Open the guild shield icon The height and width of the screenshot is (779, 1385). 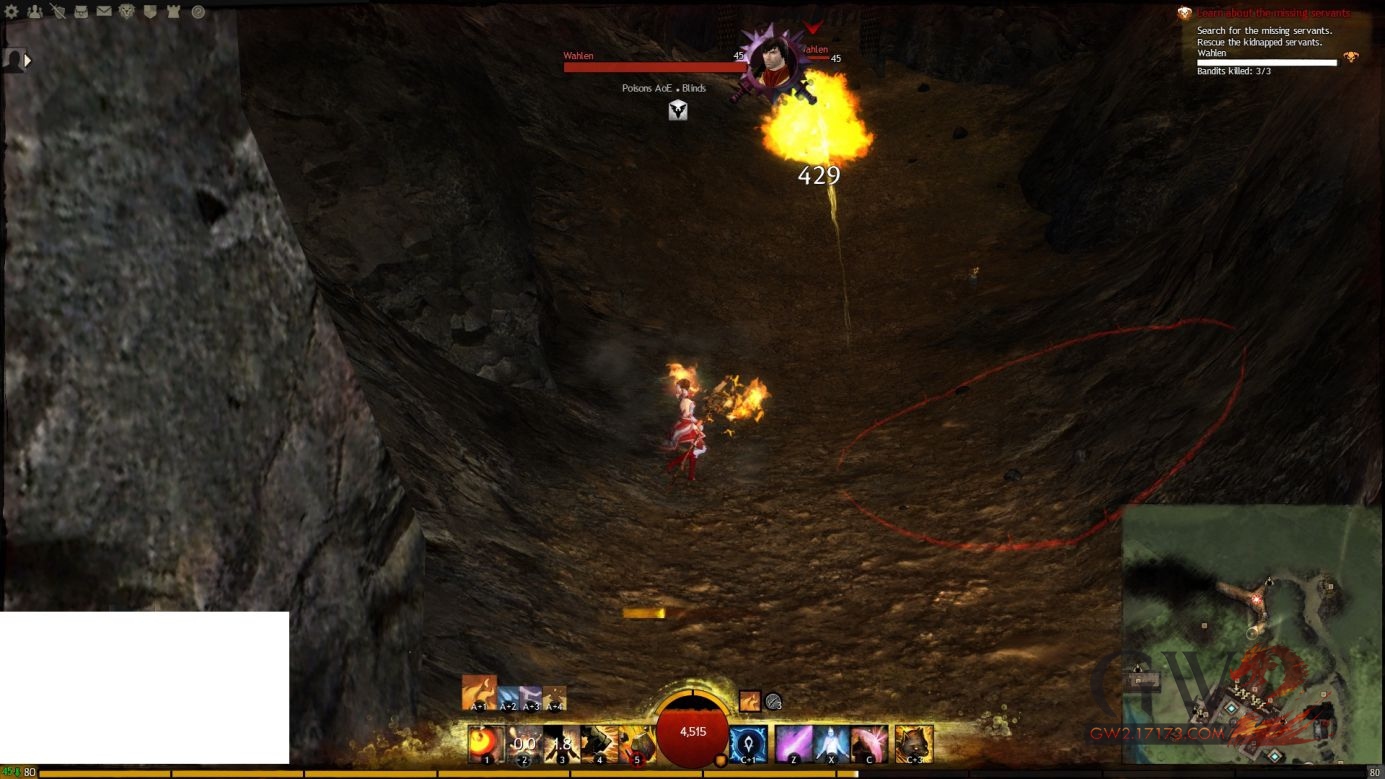pyautogui.click(x=150, y=12)
